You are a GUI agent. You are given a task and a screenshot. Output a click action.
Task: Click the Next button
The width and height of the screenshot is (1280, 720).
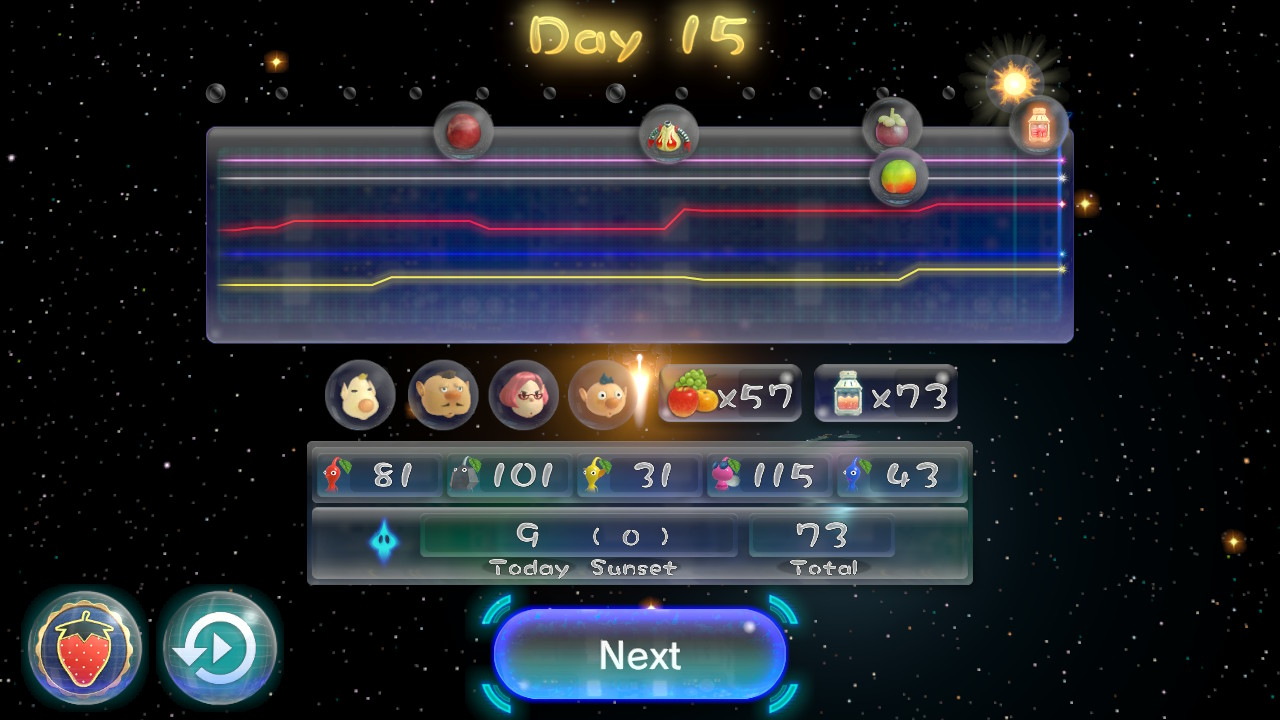pos(640,655)
